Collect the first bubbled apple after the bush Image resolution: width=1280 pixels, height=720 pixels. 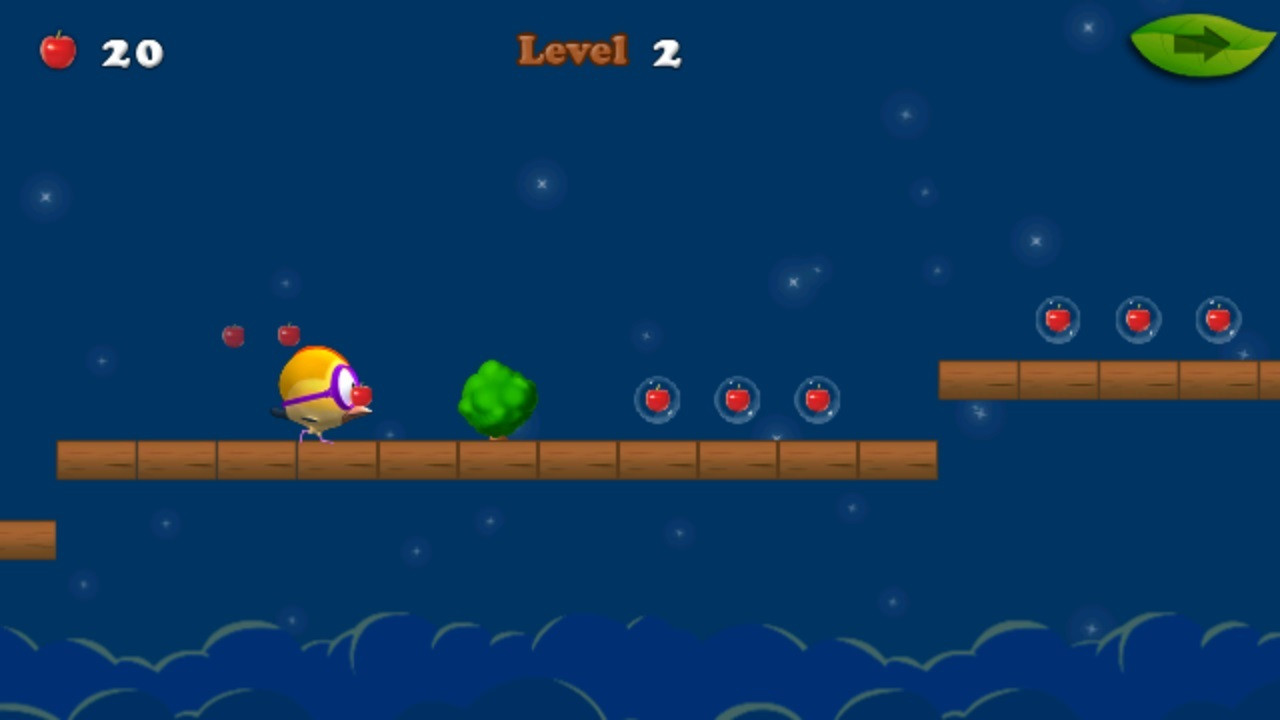coord(657,399)
